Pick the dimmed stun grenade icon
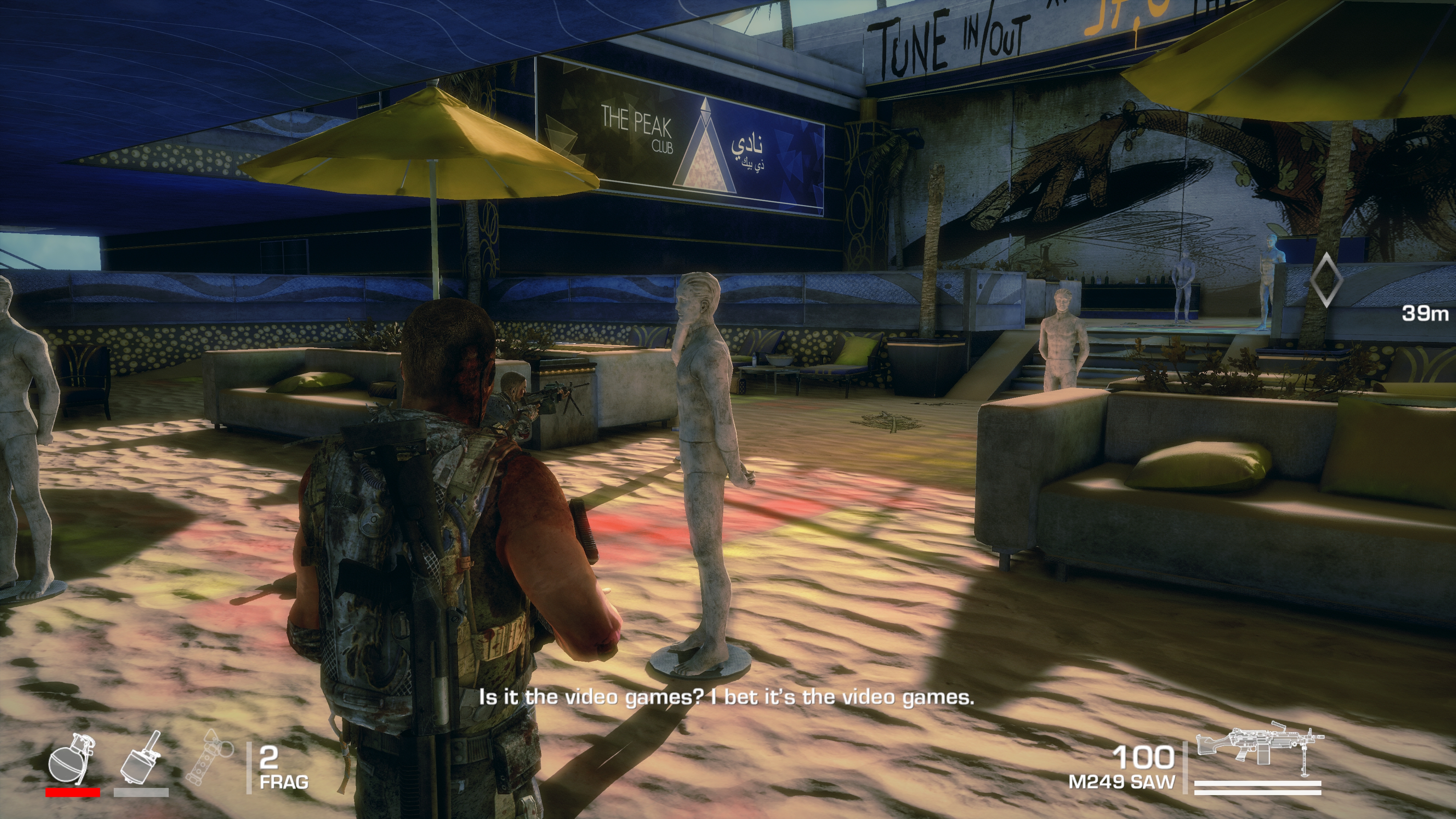Screen dimensions: 1456x819 (x=211, y=758)
